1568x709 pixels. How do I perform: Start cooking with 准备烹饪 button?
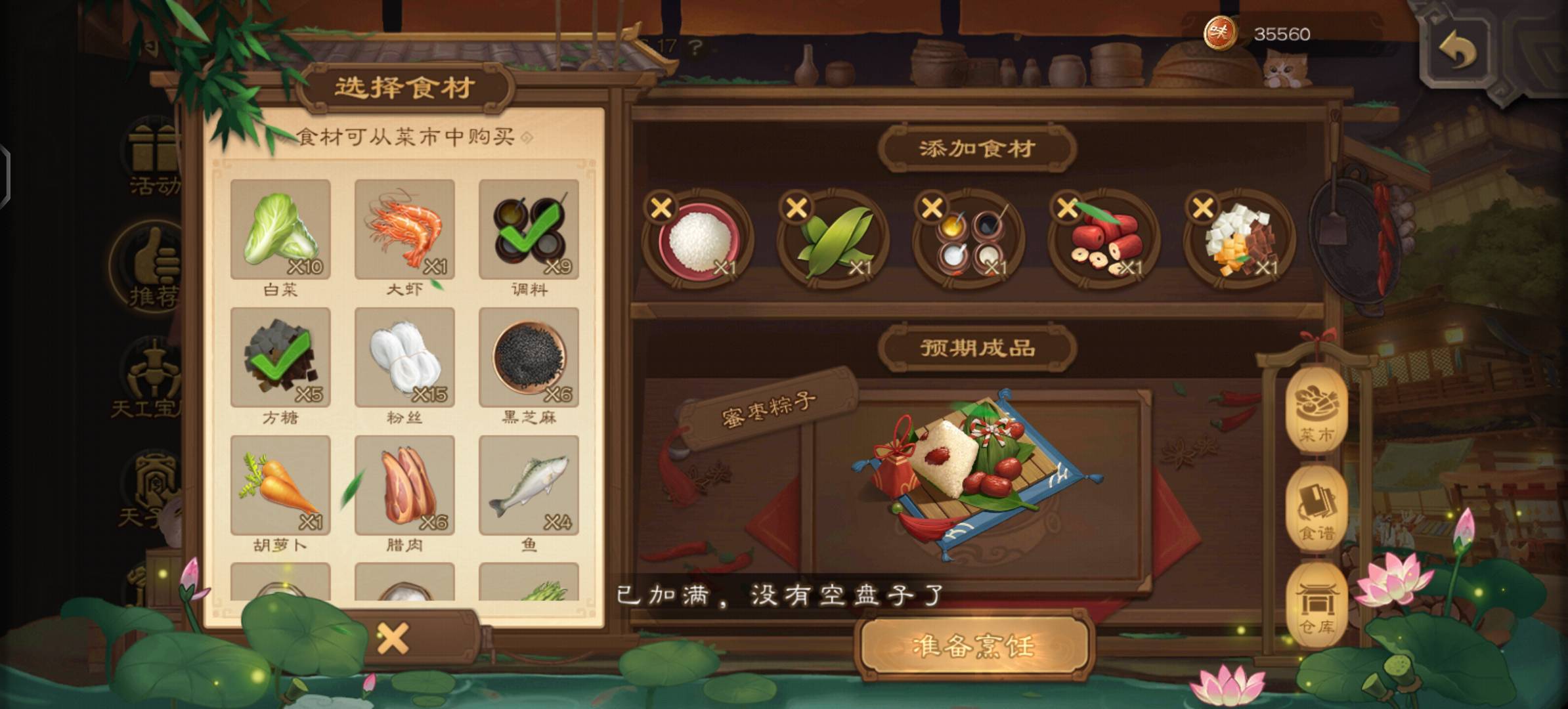tap(974, 646)
